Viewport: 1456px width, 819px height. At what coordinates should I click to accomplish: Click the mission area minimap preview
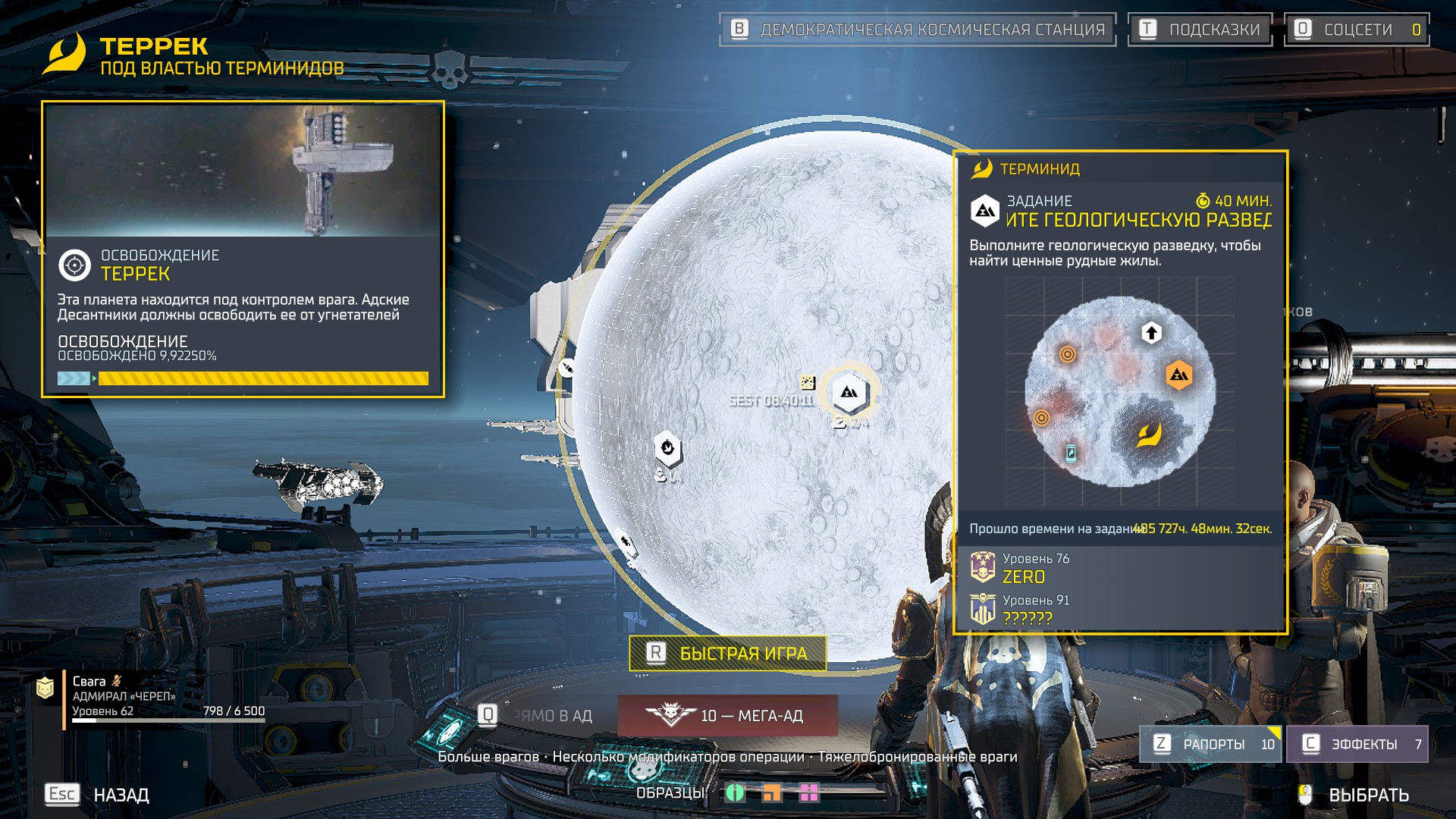click(x=1120, y=391)
